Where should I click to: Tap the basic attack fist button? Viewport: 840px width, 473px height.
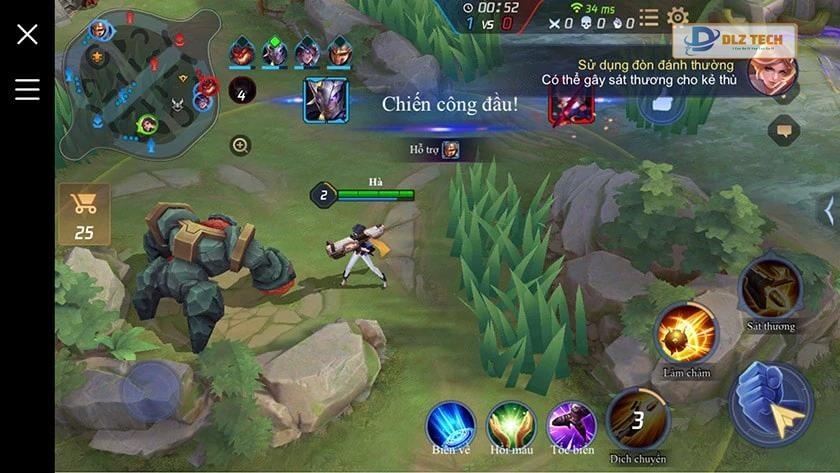[x=771, y=403]
